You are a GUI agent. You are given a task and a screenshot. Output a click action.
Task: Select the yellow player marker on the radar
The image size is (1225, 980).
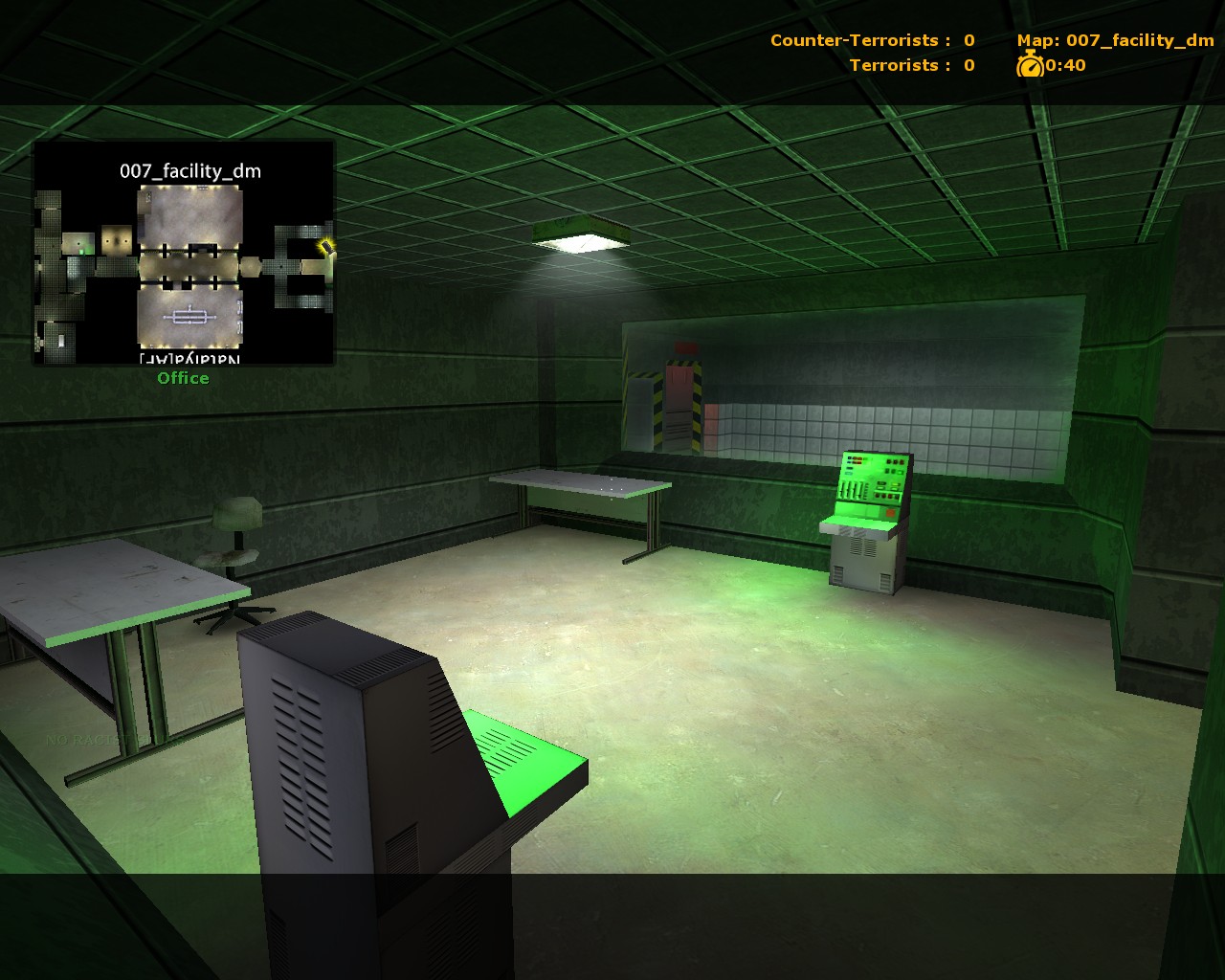pyautogui.click(x=325, y=248)
